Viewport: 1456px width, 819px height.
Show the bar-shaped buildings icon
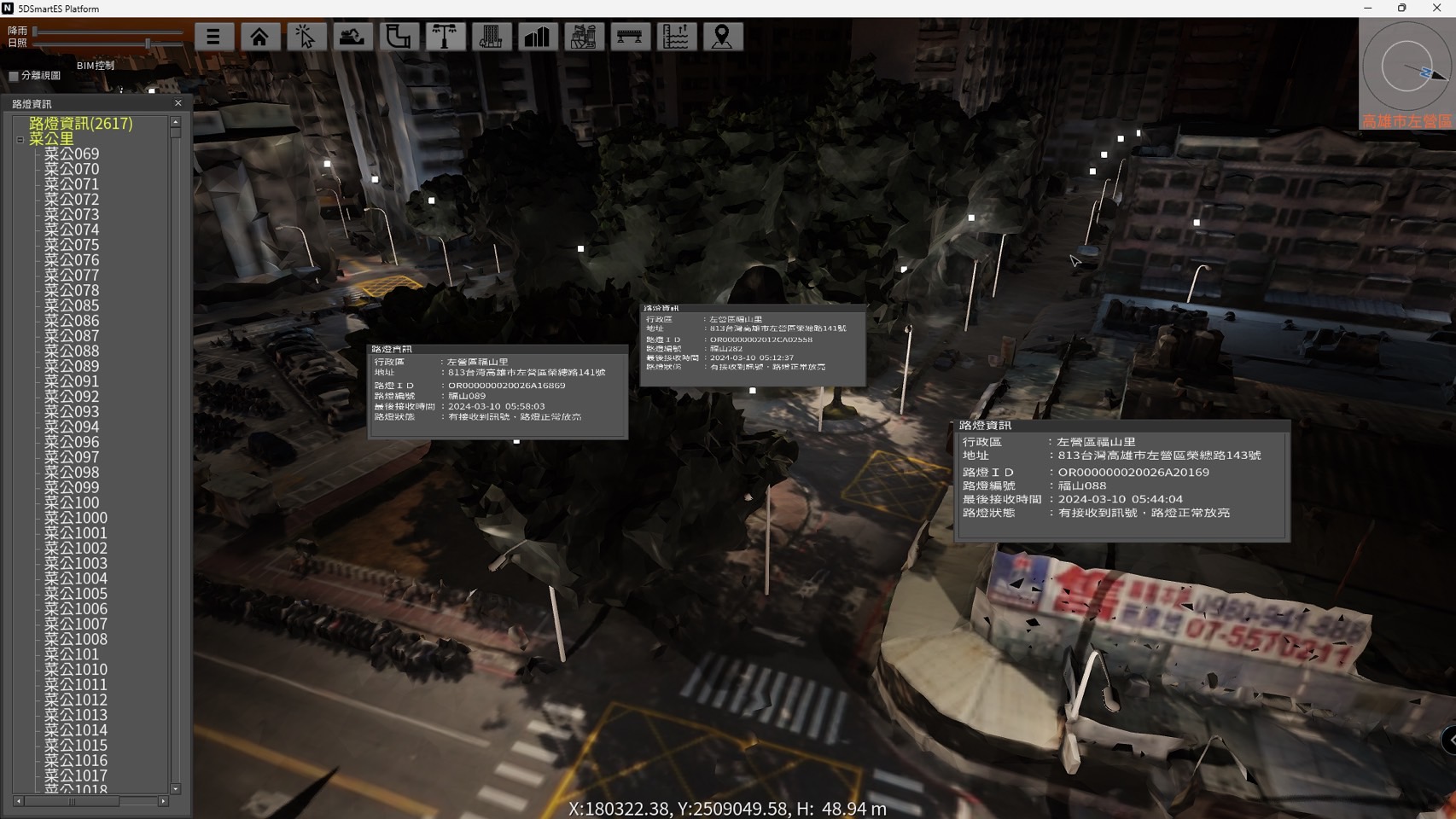[x=537, y=37]
